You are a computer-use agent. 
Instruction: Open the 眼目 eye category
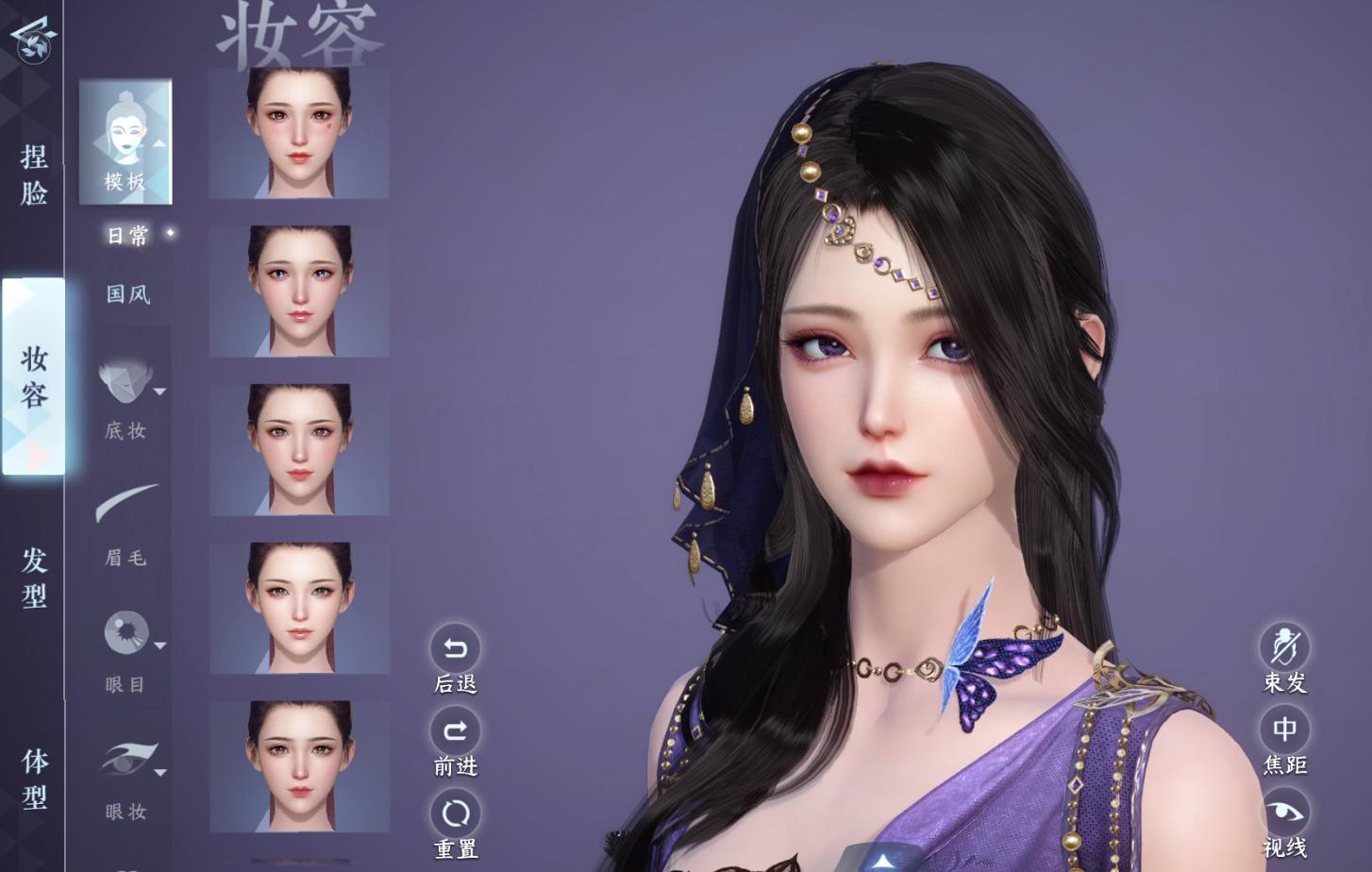click(x=126, y=651)
